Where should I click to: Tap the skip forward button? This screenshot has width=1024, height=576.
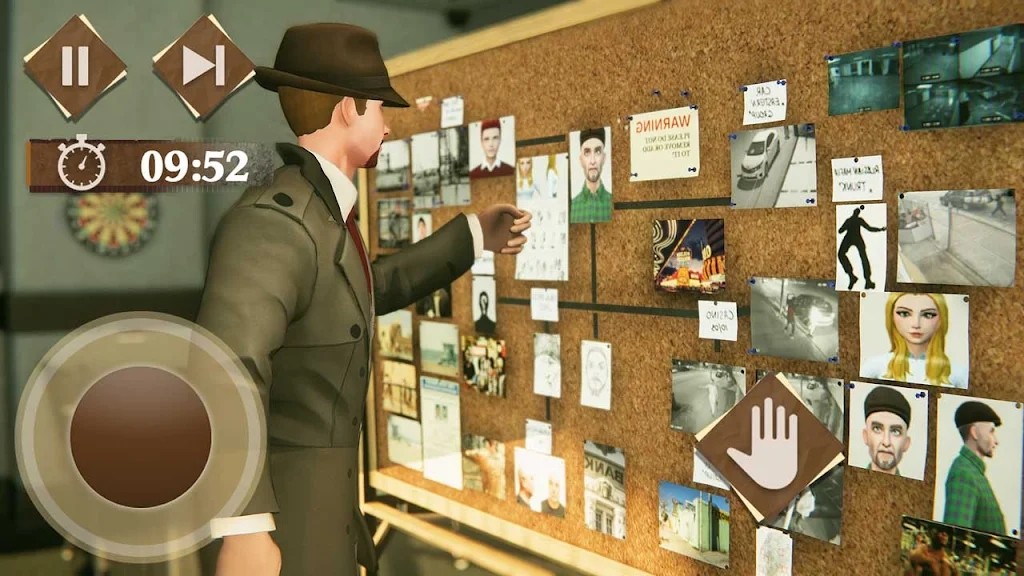click(203, 66)
